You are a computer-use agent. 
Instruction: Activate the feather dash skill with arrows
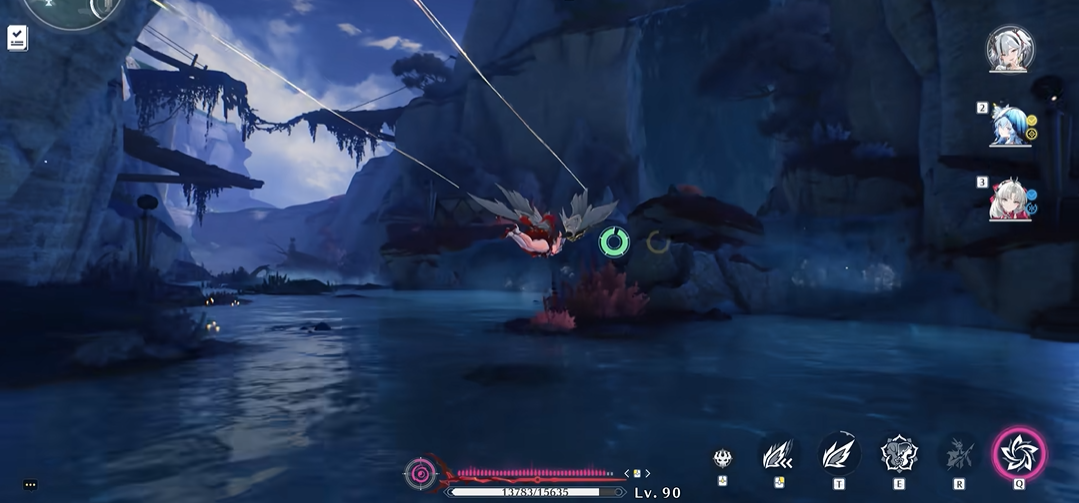778,456
